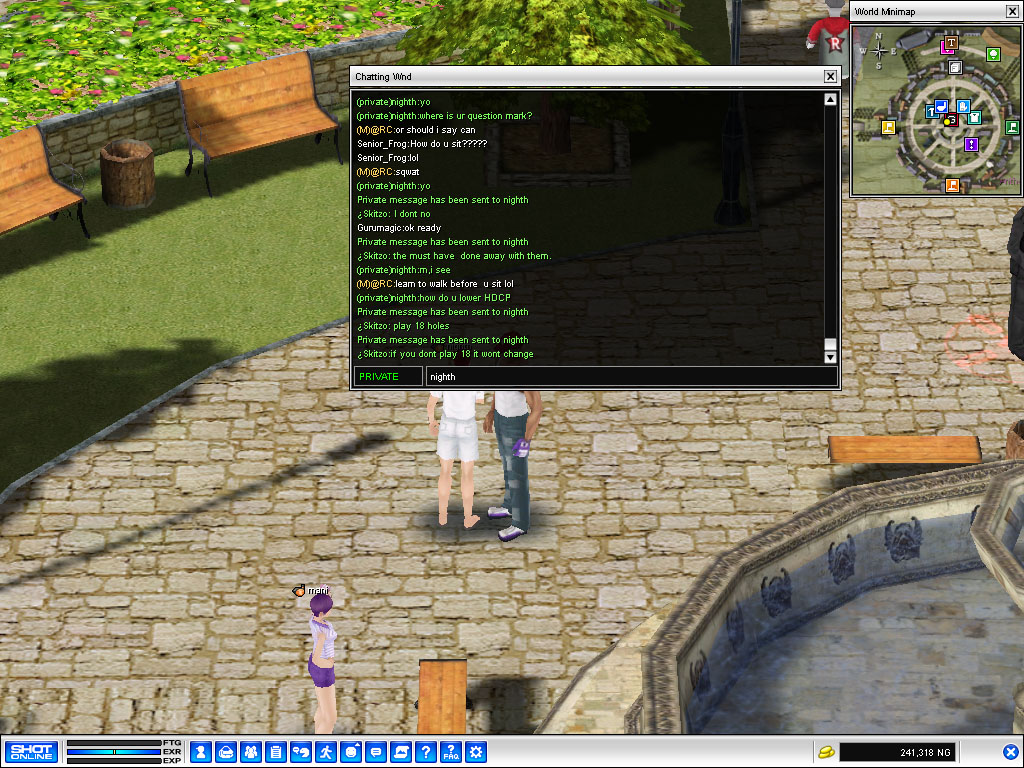Toggle the chat speech bubble icon

[x=376, y=752]
